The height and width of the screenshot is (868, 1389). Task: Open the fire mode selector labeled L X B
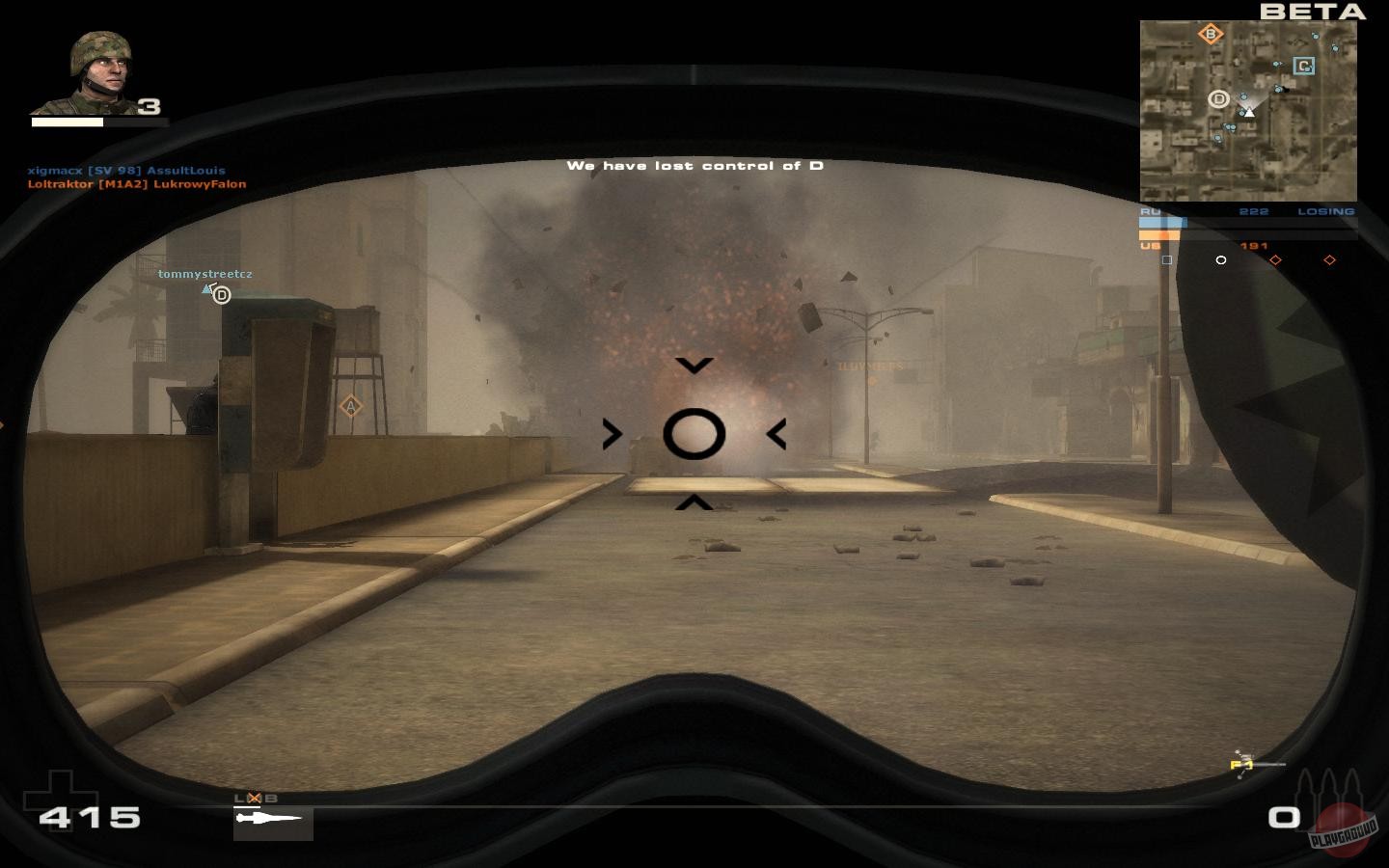click(x=256, y=798)
